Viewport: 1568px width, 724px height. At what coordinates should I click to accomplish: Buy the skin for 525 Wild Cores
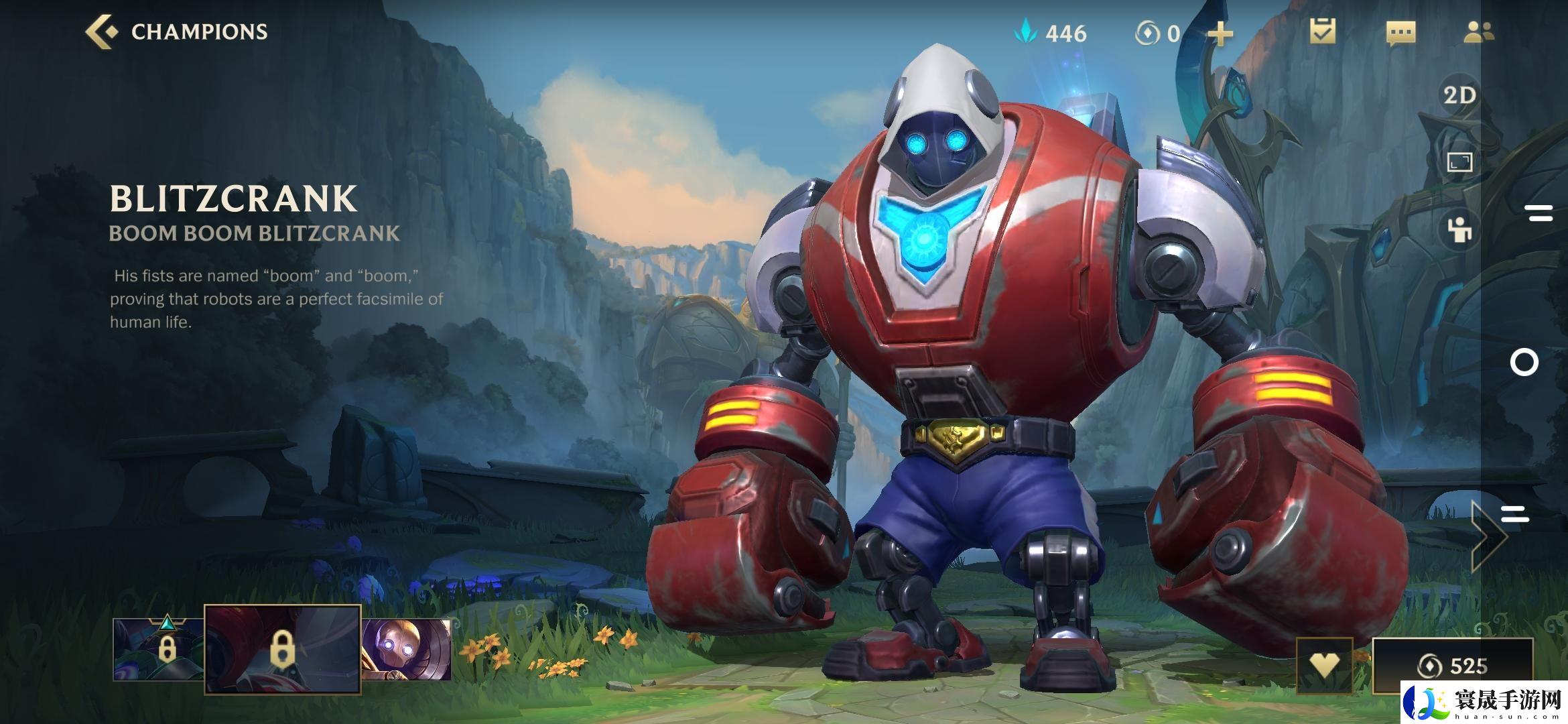tap(1452, 666)
